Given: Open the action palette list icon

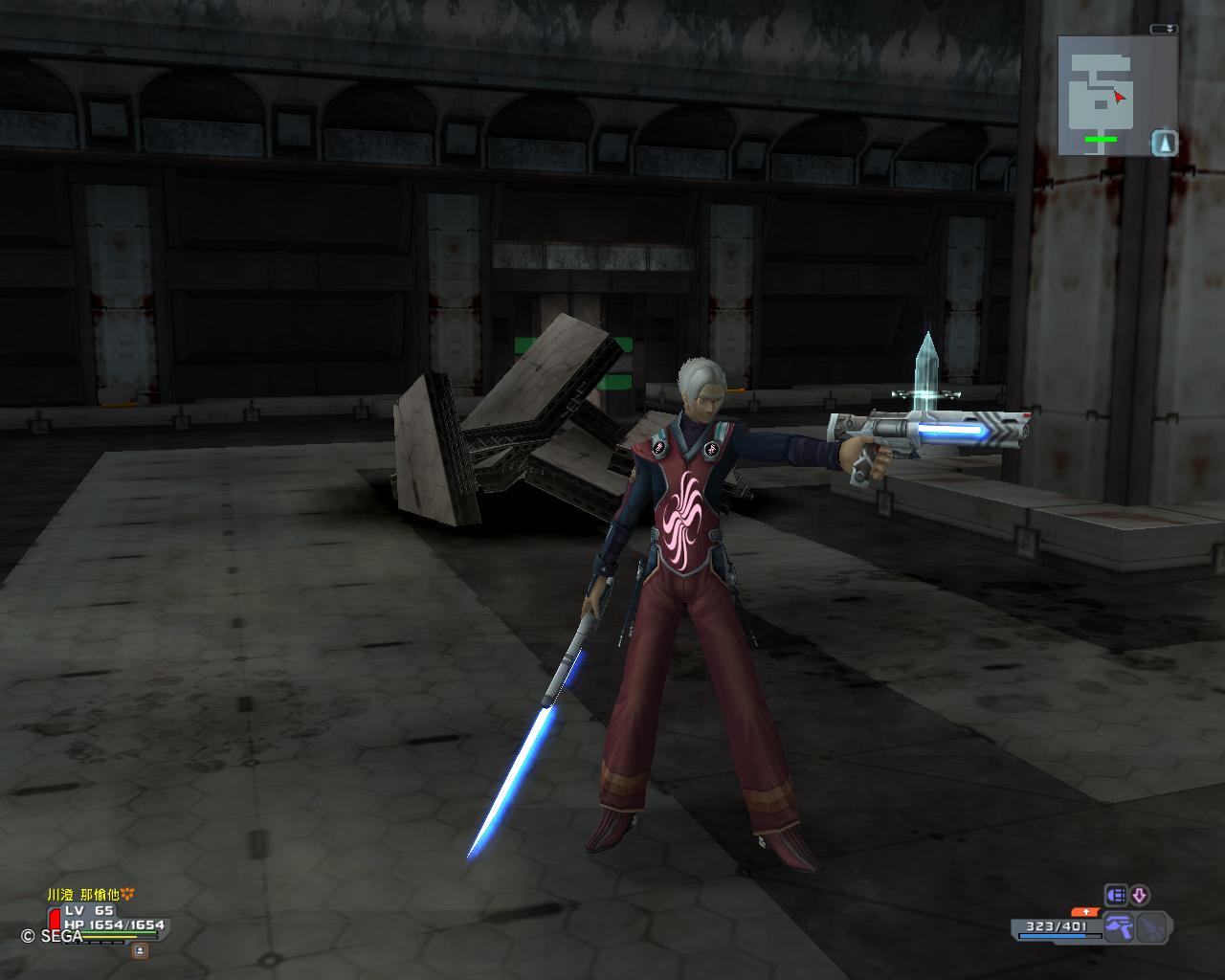Looking at the screenshot, I should coord(1116,896).
